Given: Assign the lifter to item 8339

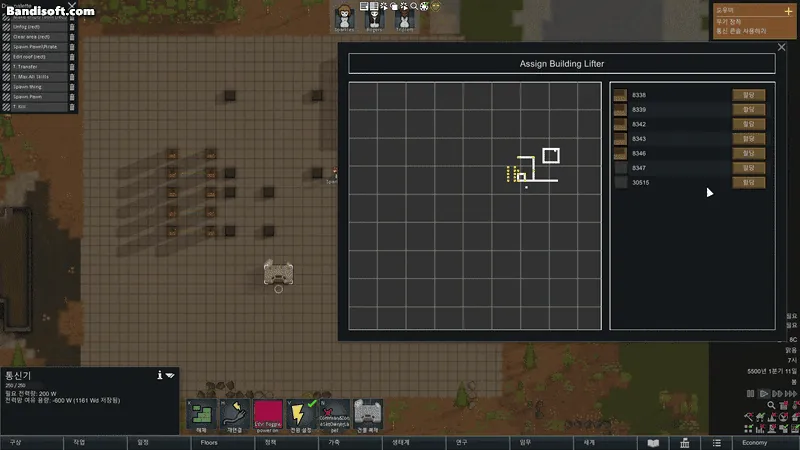Looking at the screenshot, I should (x=748, y=109).
